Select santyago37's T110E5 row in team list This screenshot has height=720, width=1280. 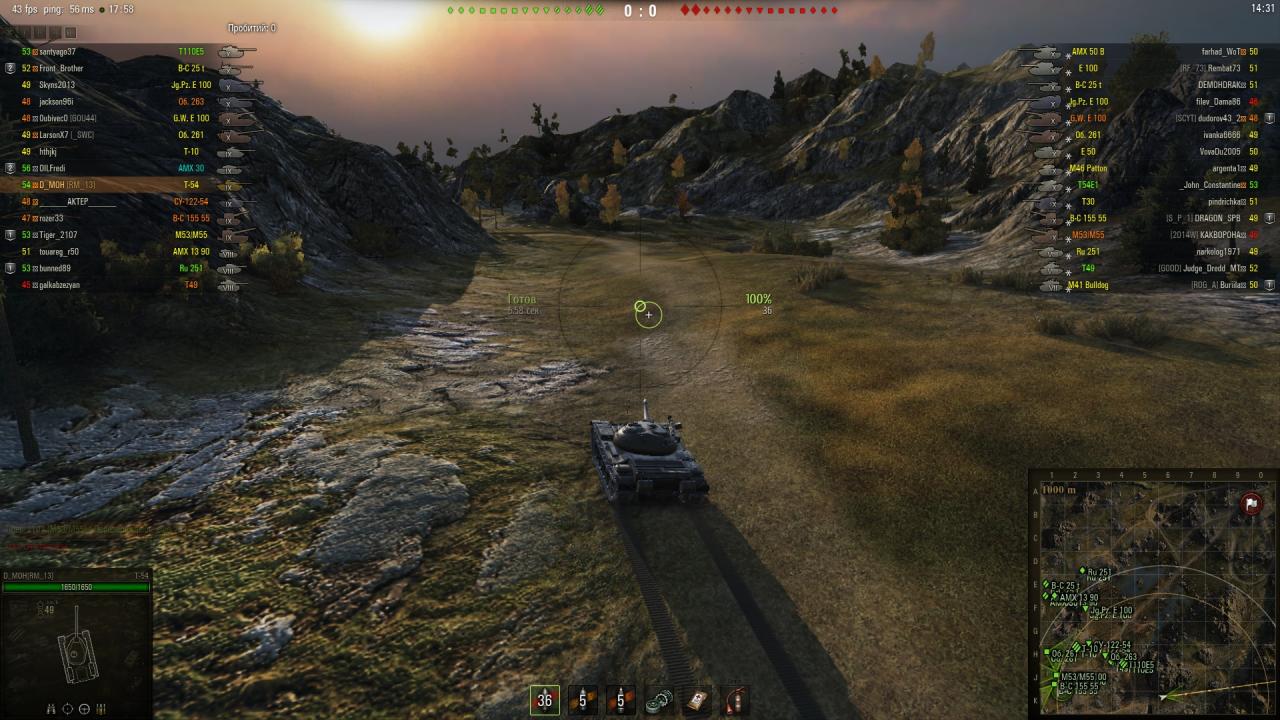click(130, 52)
